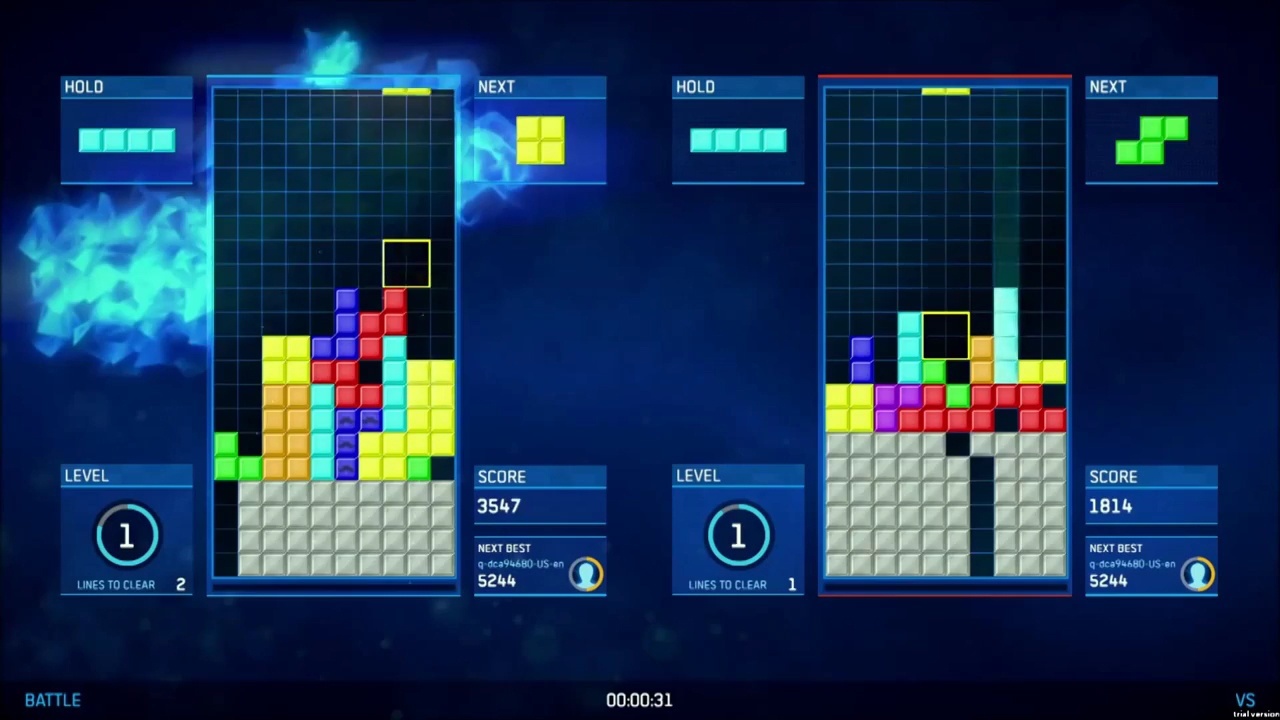1280x720 pixels.
Task: Open the BATTLE mode label
Action: 52,700
